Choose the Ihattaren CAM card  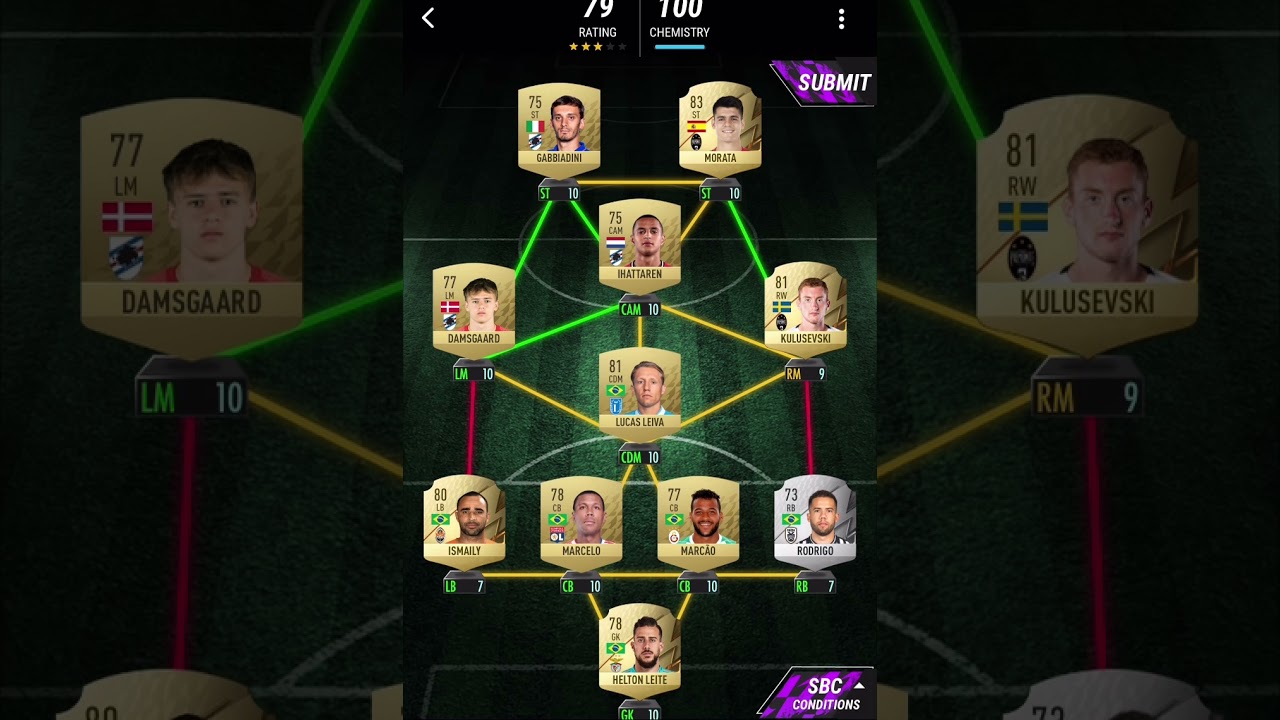coord(640,245)
